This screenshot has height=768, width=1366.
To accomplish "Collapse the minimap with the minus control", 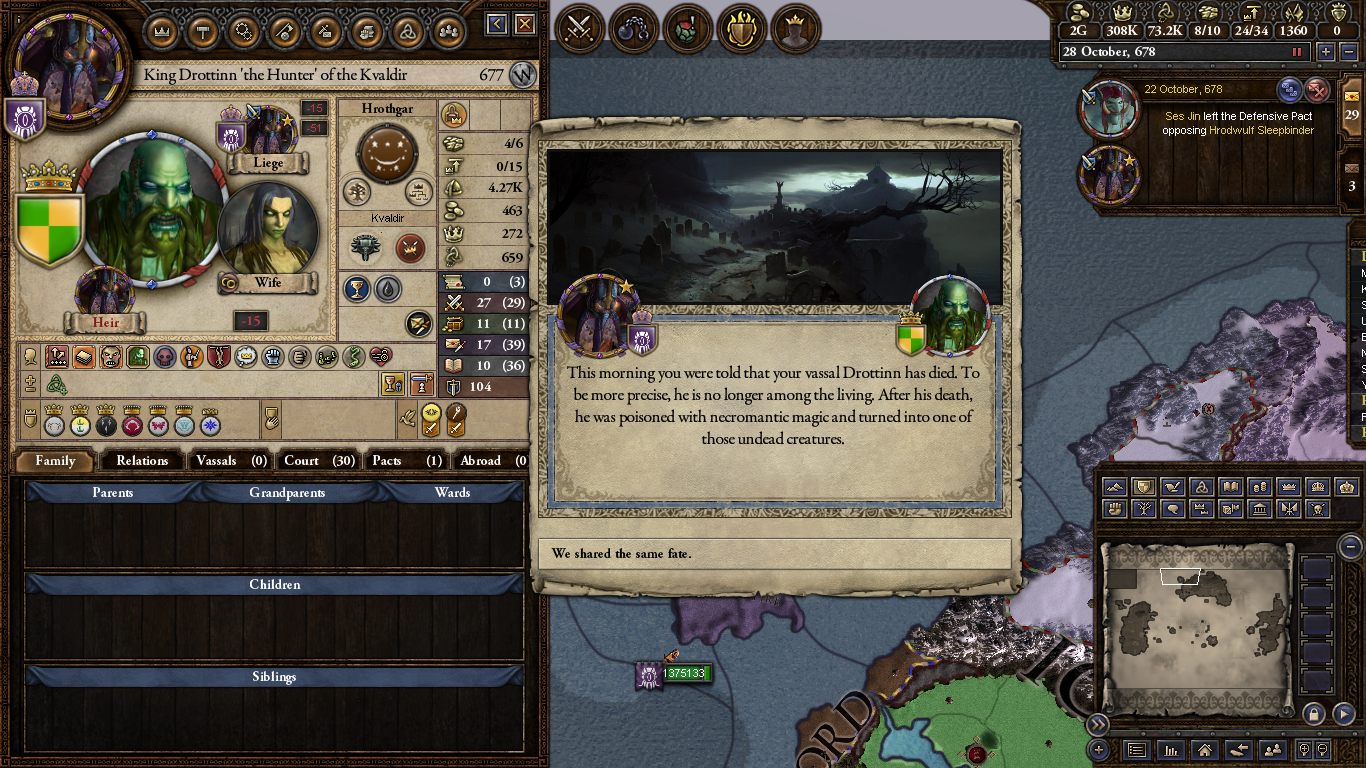I will tap(1350, 547).
